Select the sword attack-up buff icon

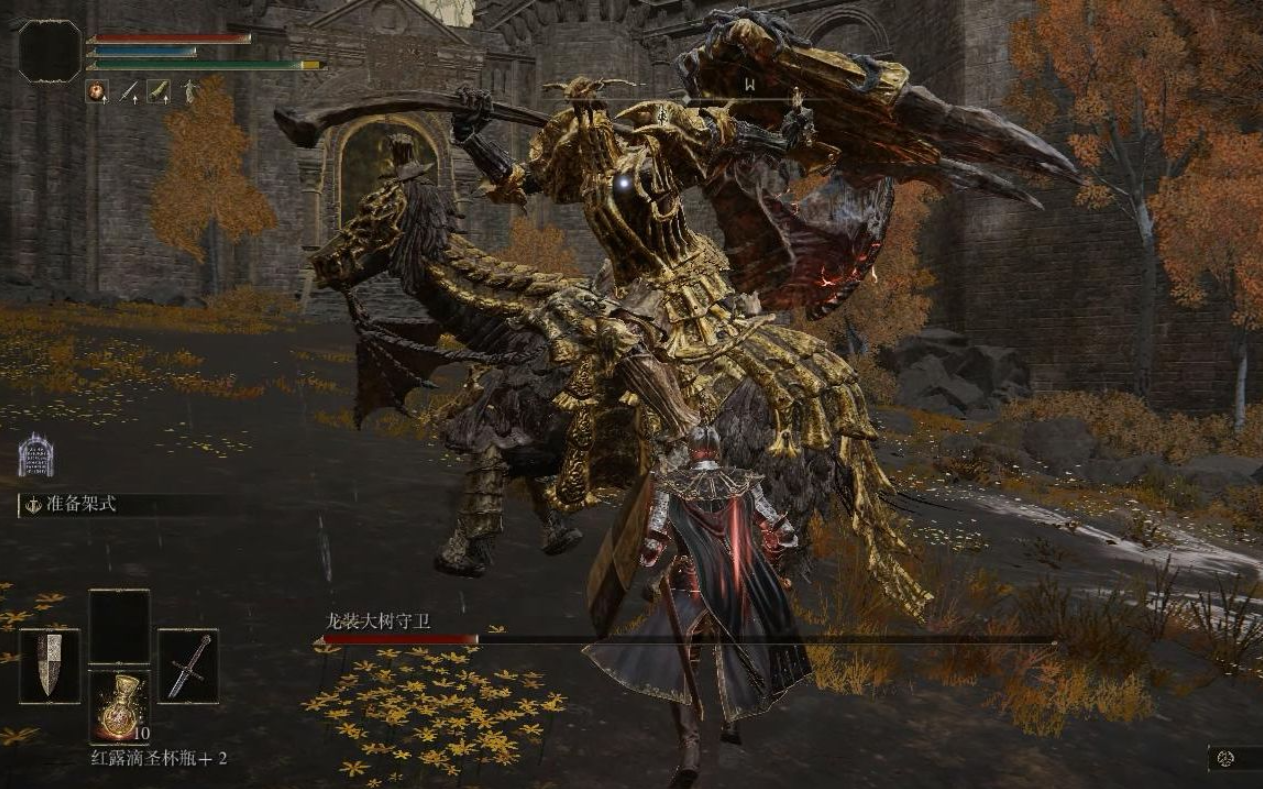[129, 92]
